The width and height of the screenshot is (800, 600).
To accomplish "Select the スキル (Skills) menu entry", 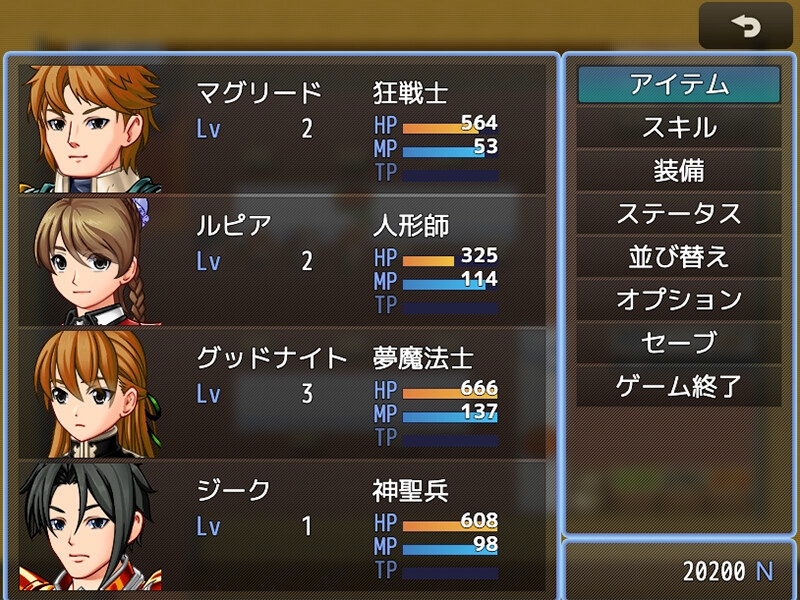I will [x=678, y=128].
